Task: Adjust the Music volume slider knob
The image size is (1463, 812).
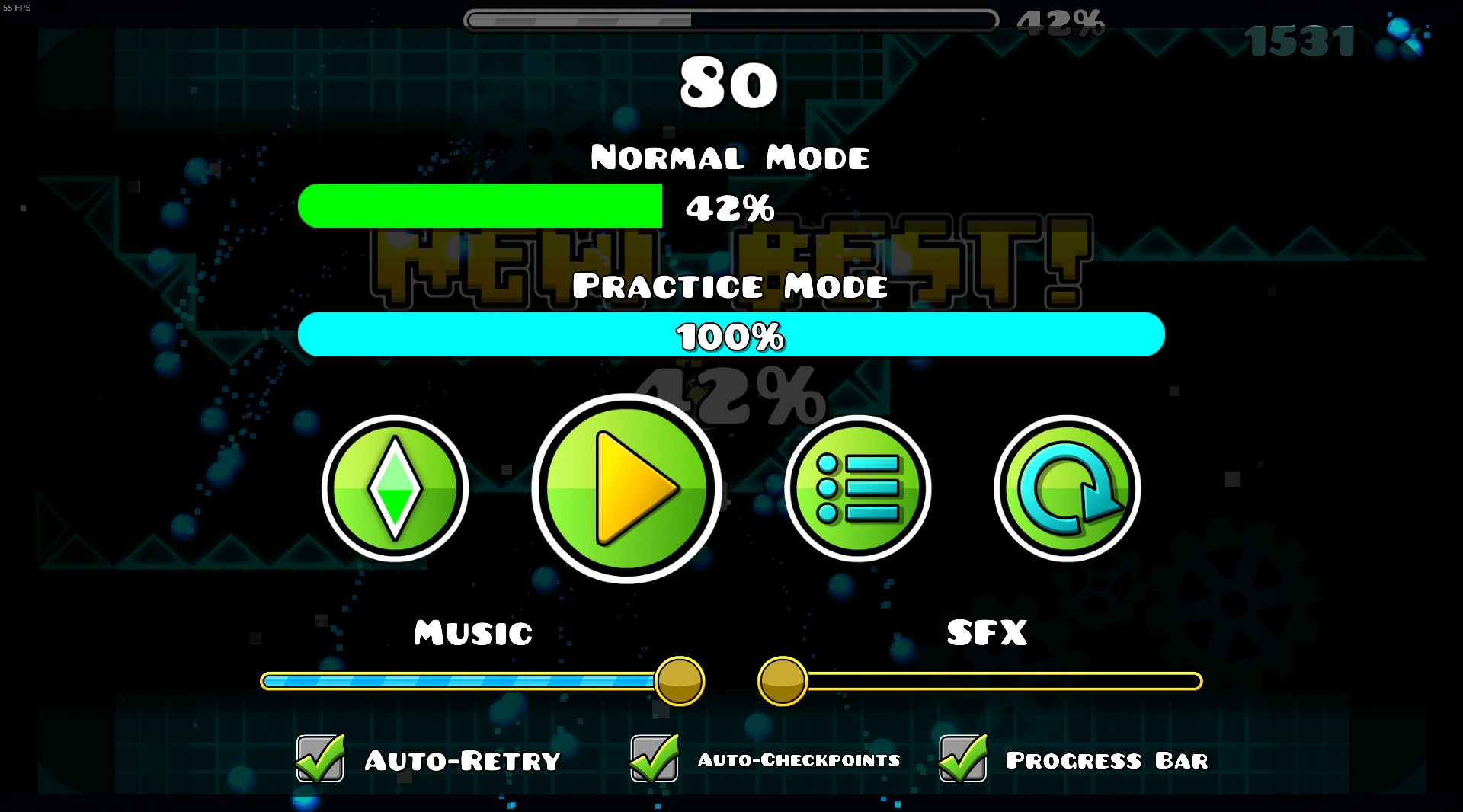Action: tap(677, 682)
